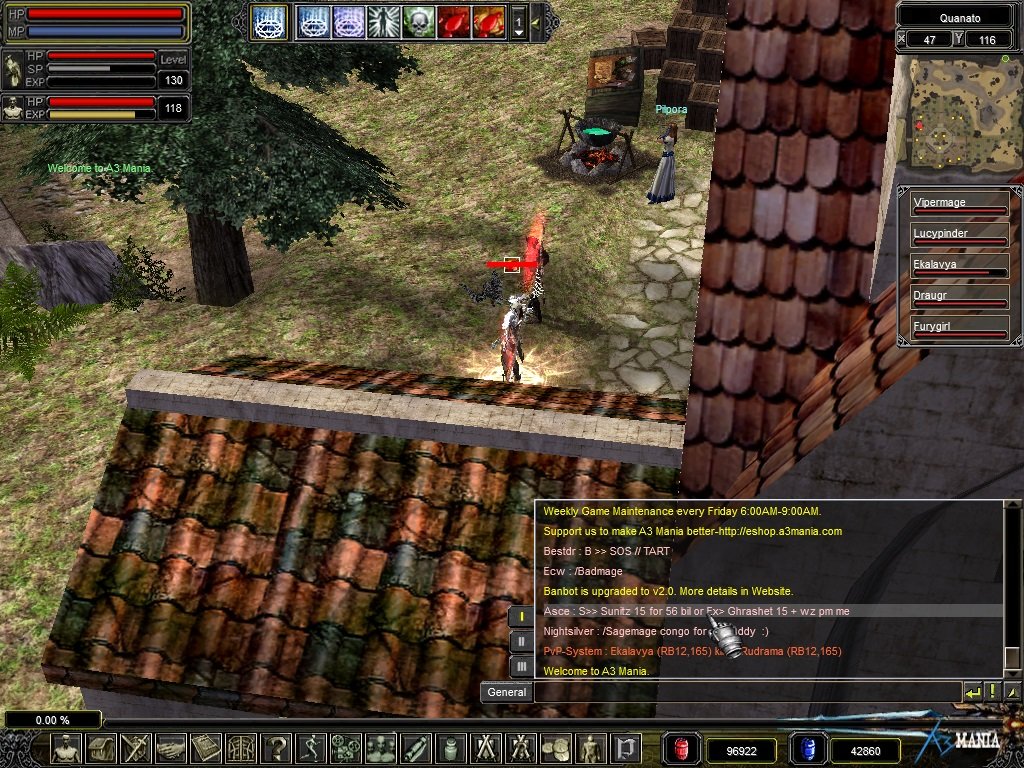Click the chat message input field
This screenshot has width=1024, height=768.
point(745,692)
